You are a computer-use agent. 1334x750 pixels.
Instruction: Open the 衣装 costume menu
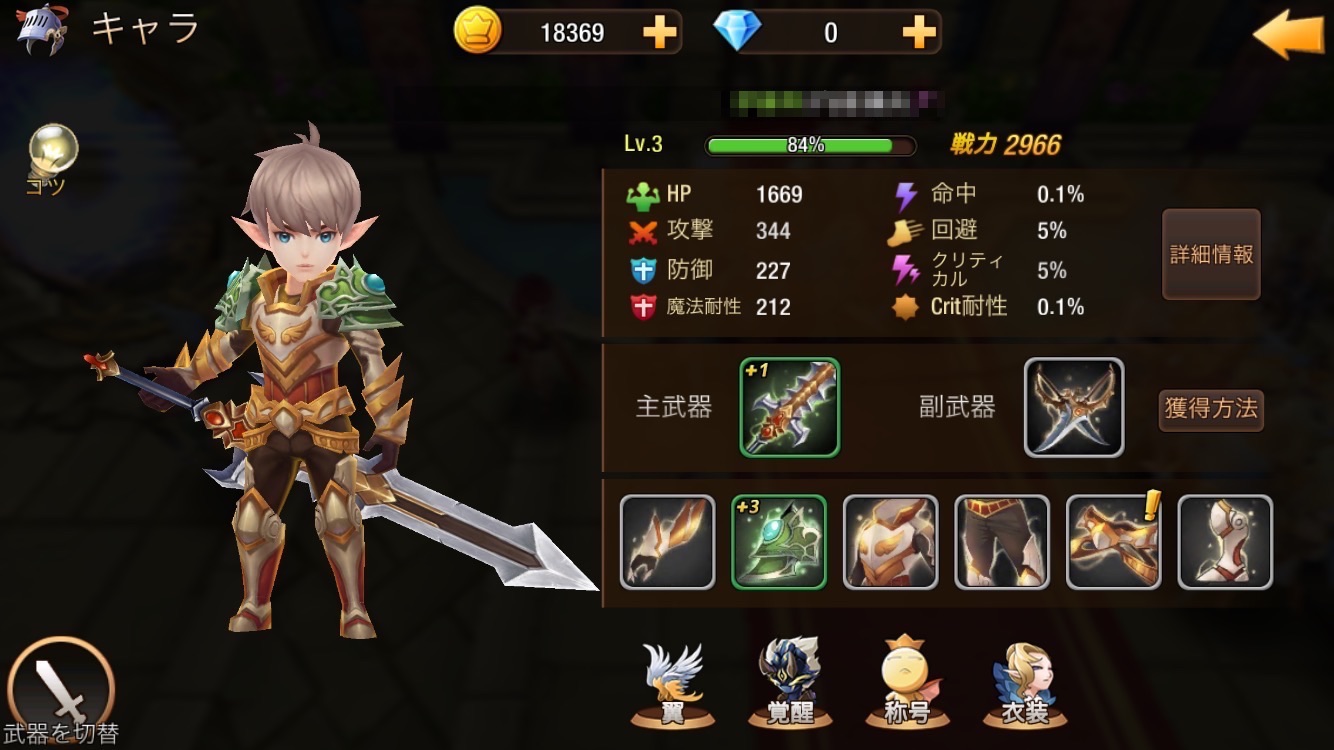click(x=1025, y=685)
